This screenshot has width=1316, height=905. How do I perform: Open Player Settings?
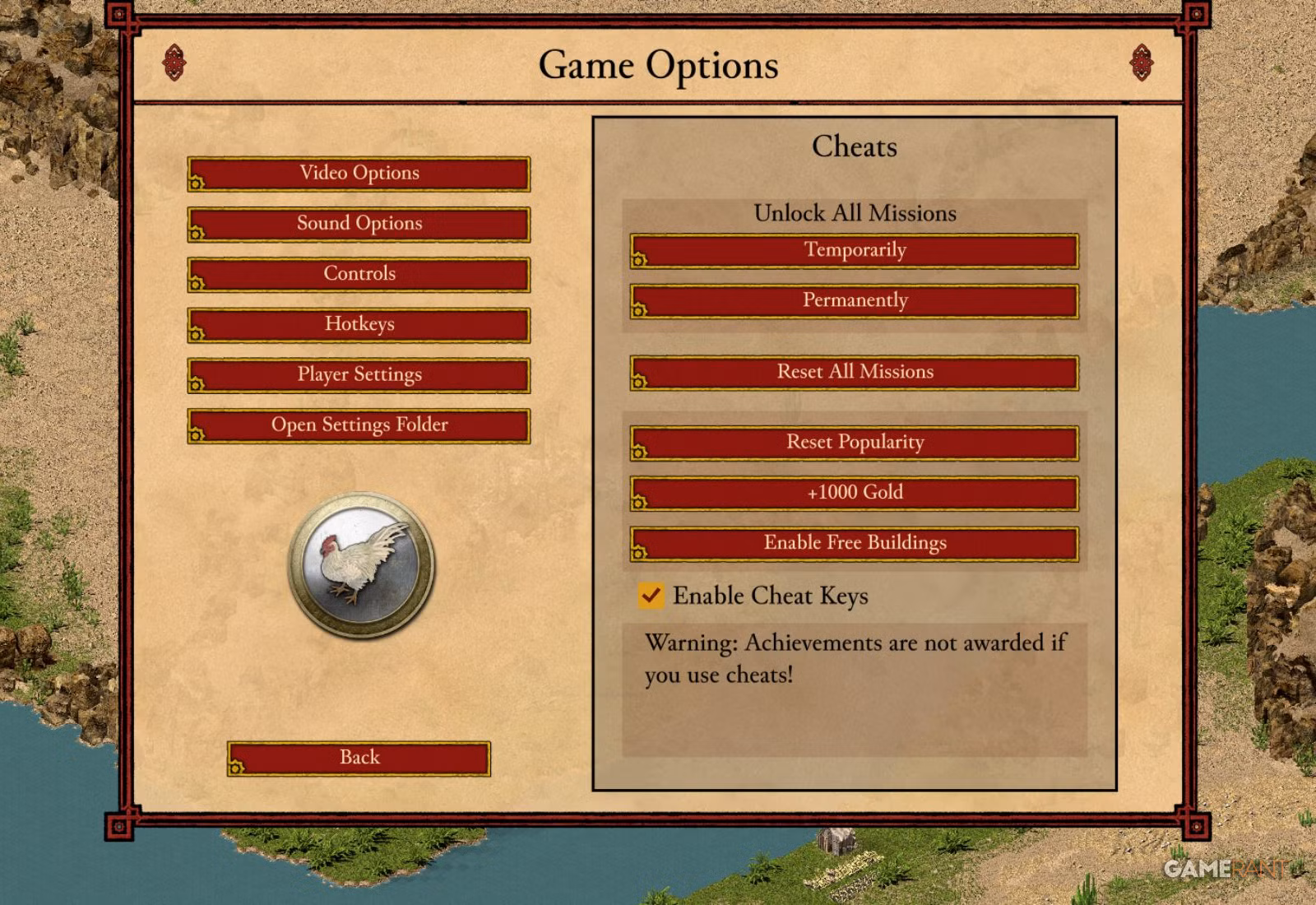coord(359,374)
